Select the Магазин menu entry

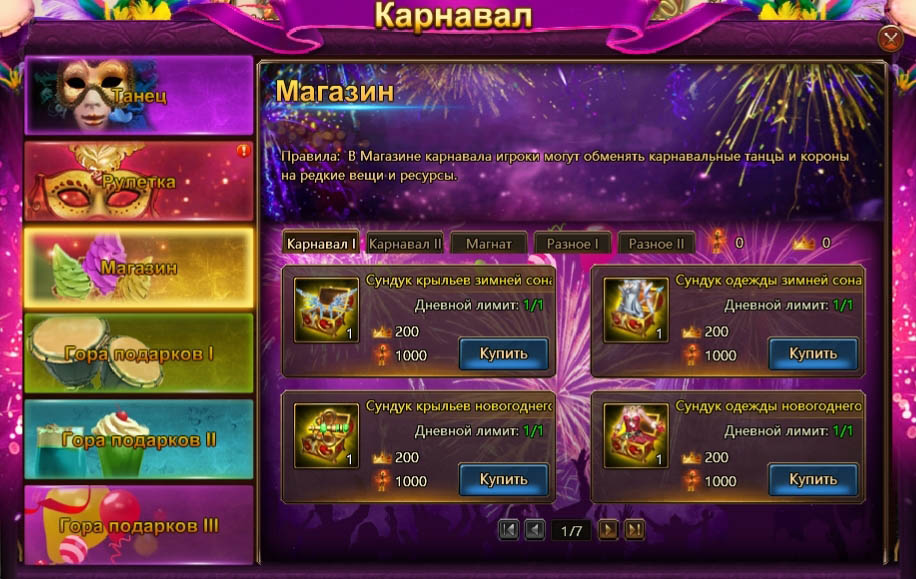(138, 267)
